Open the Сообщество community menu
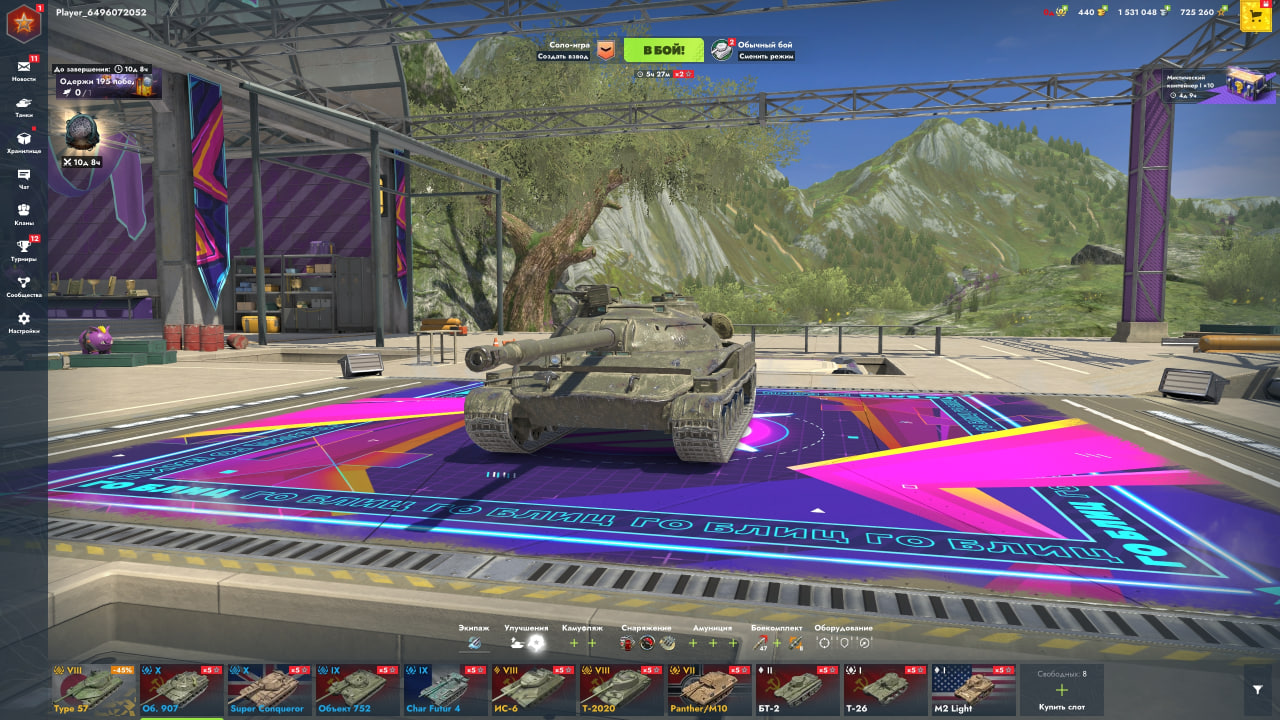The image size is (1280, 720). click(x=23, y=287)
